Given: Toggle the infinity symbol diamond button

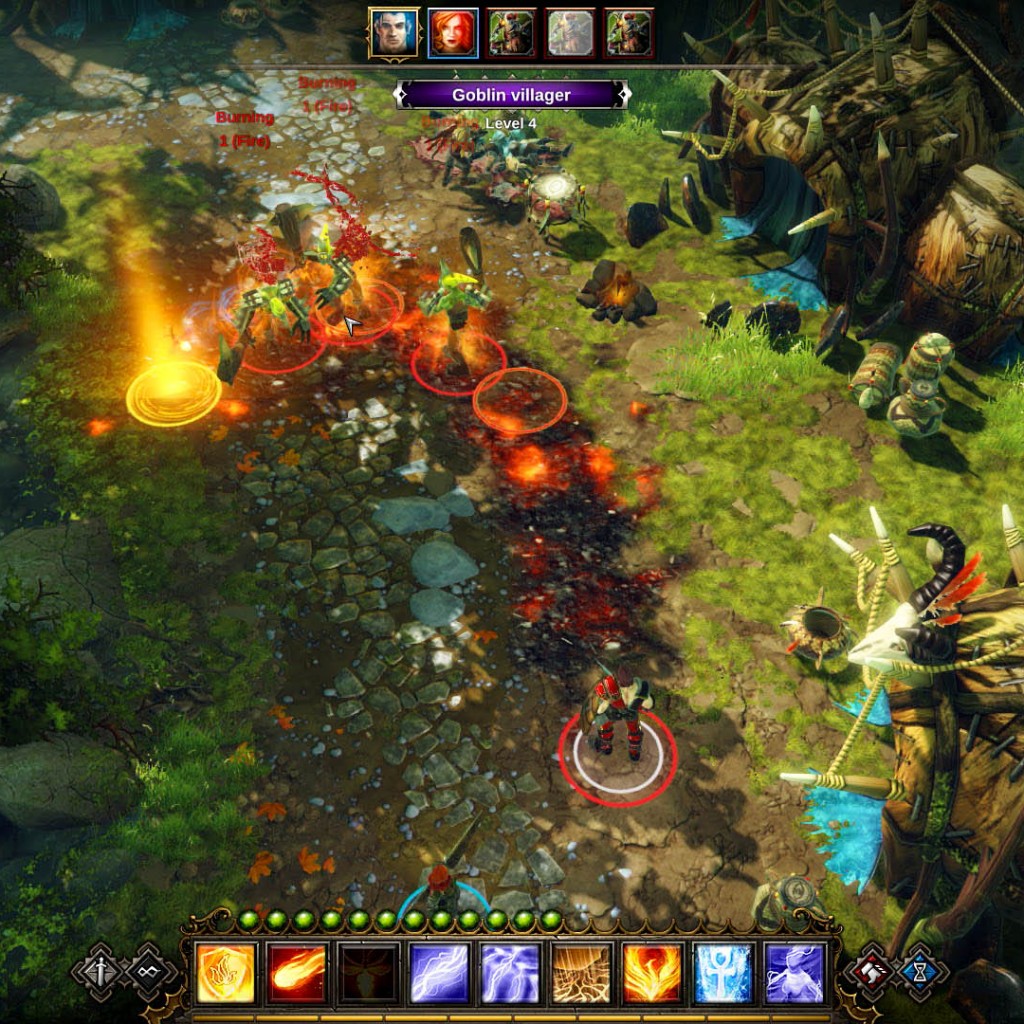Looking at the screenshot, I should coord(150,968).
